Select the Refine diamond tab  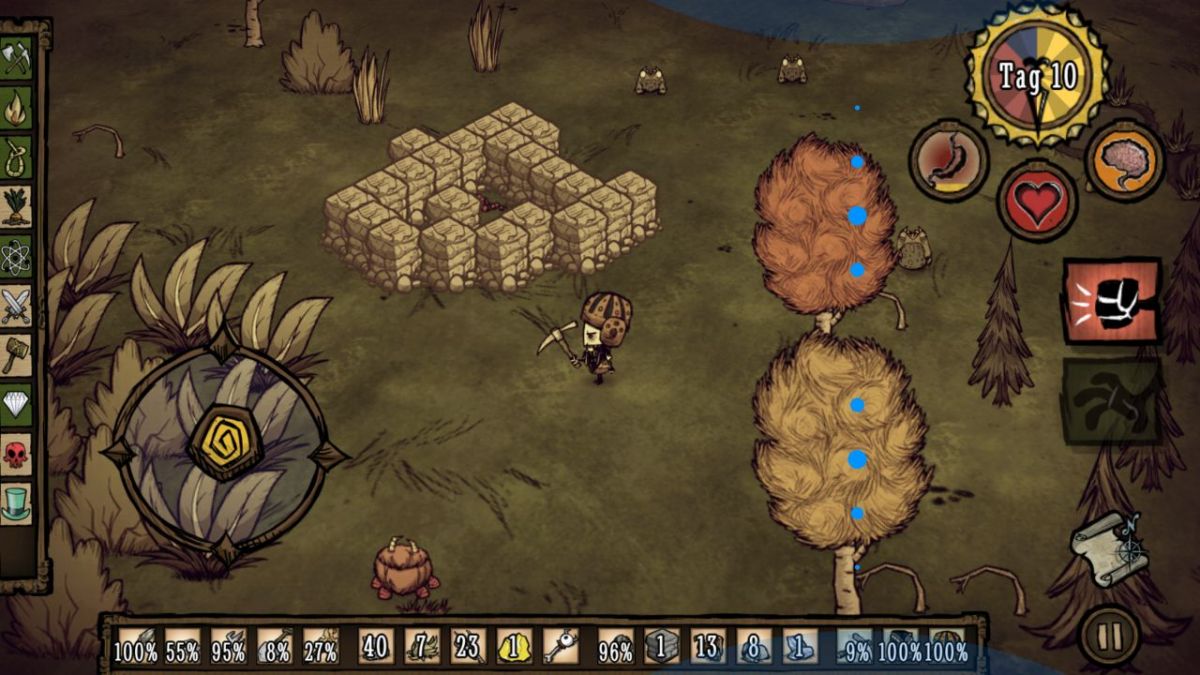click(x=16, y=405)
